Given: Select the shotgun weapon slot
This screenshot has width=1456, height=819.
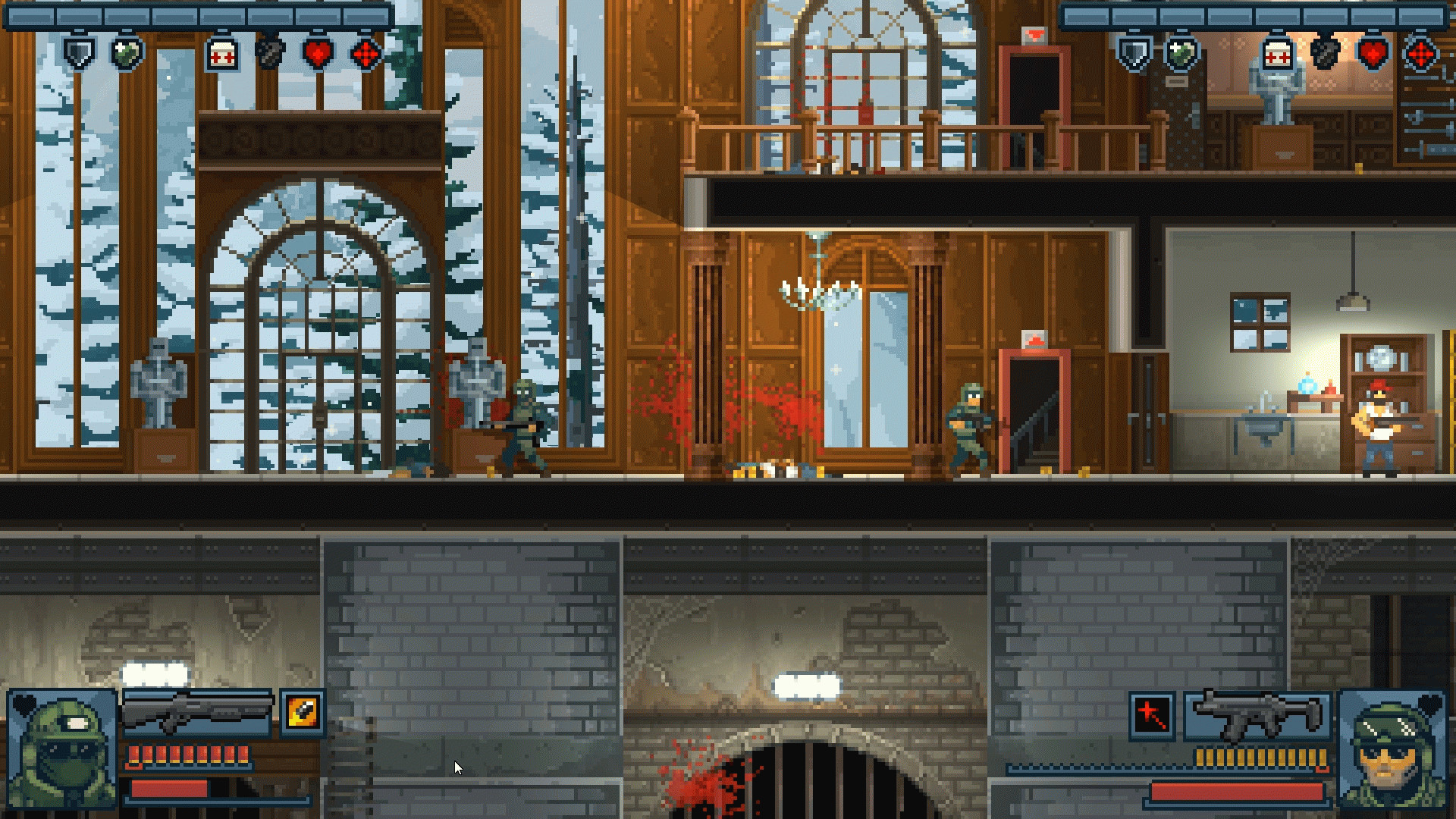Looking at the screenshot, I should click(197, 713).
